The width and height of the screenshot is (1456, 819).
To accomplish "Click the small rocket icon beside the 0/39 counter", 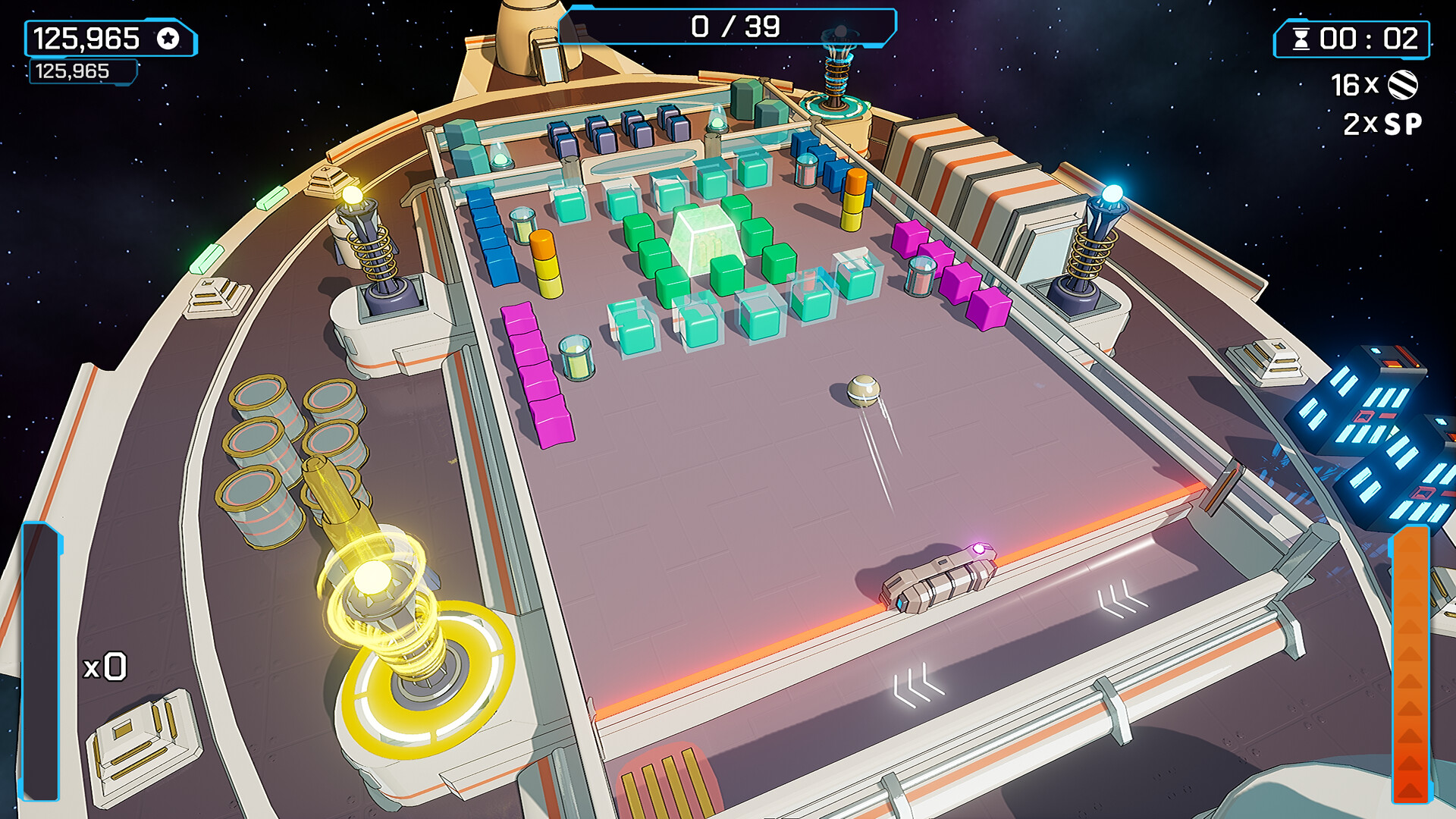I will [840, 32].
